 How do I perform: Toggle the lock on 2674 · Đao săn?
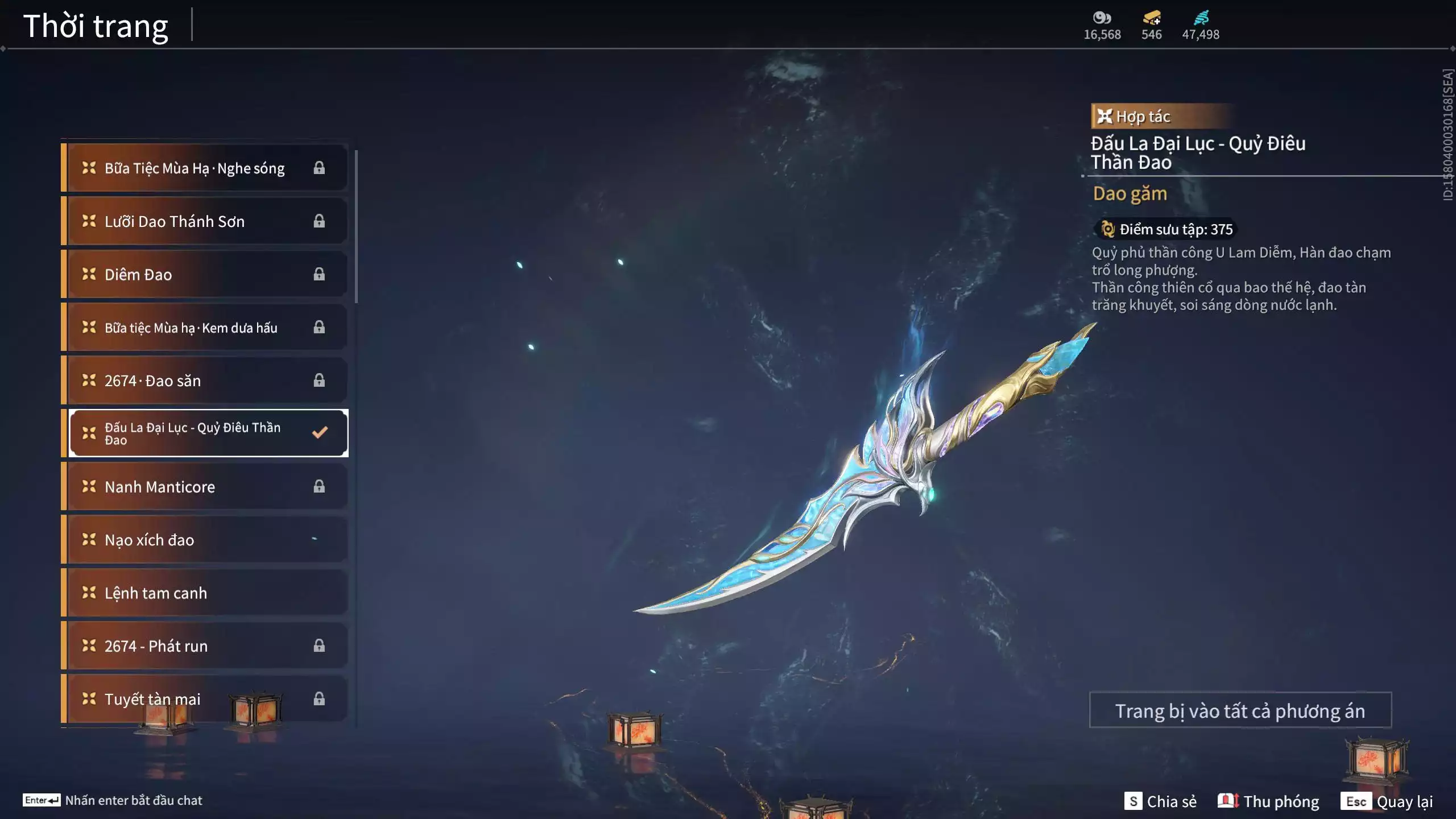coord(318,380)
